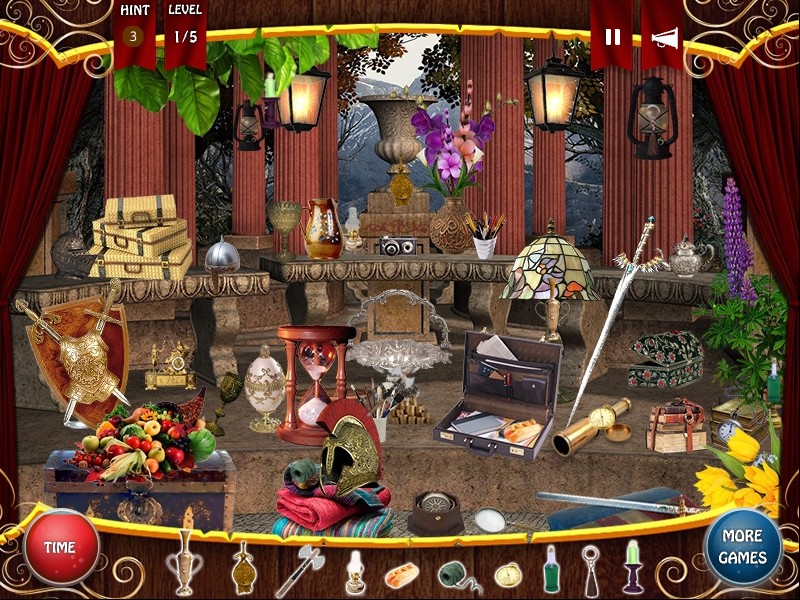The width and height of the screenshot is (800, 600).
Task: Pick the hot dog in the item tray
Action: [x=402, y=575]
